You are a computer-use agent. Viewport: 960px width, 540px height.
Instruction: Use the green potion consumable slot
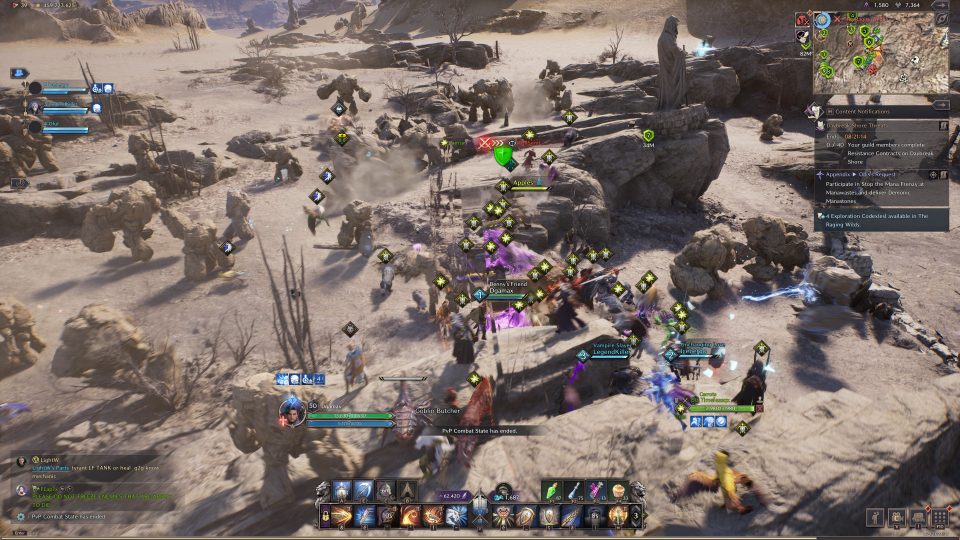pos(555,491)
